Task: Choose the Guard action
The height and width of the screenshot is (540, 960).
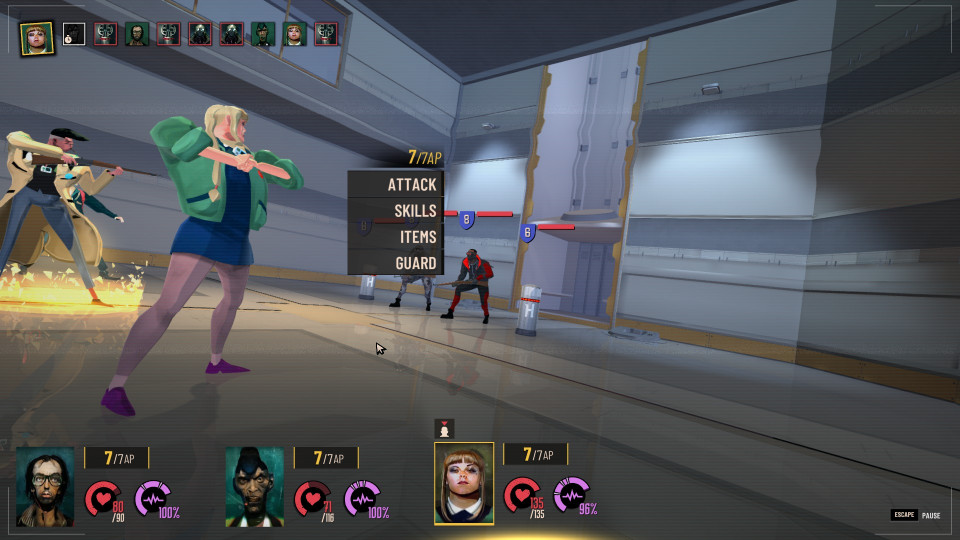Action: pos(397,263)
